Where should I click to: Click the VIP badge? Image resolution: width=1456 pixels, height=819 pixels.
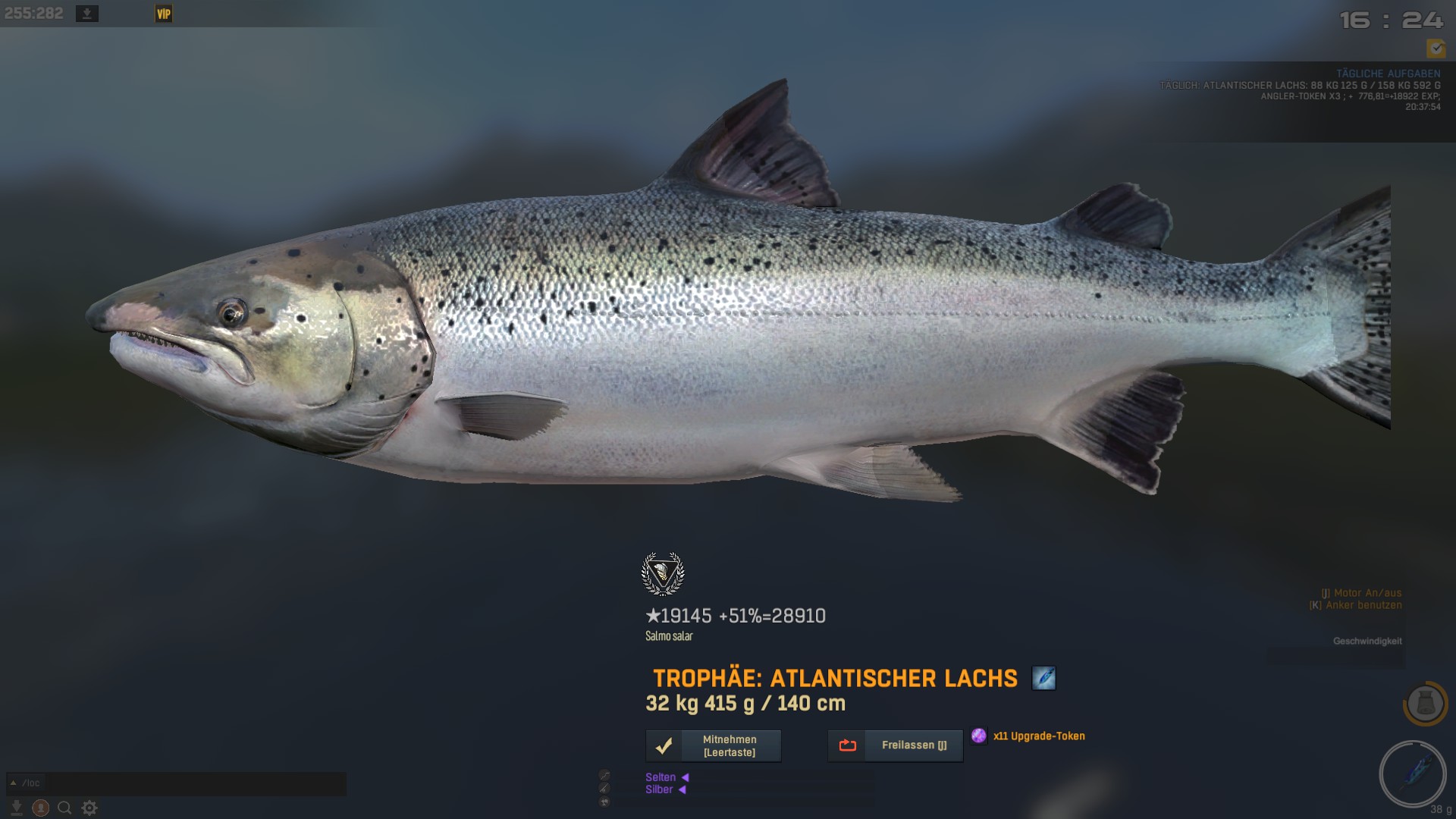(x=163, y=14)
